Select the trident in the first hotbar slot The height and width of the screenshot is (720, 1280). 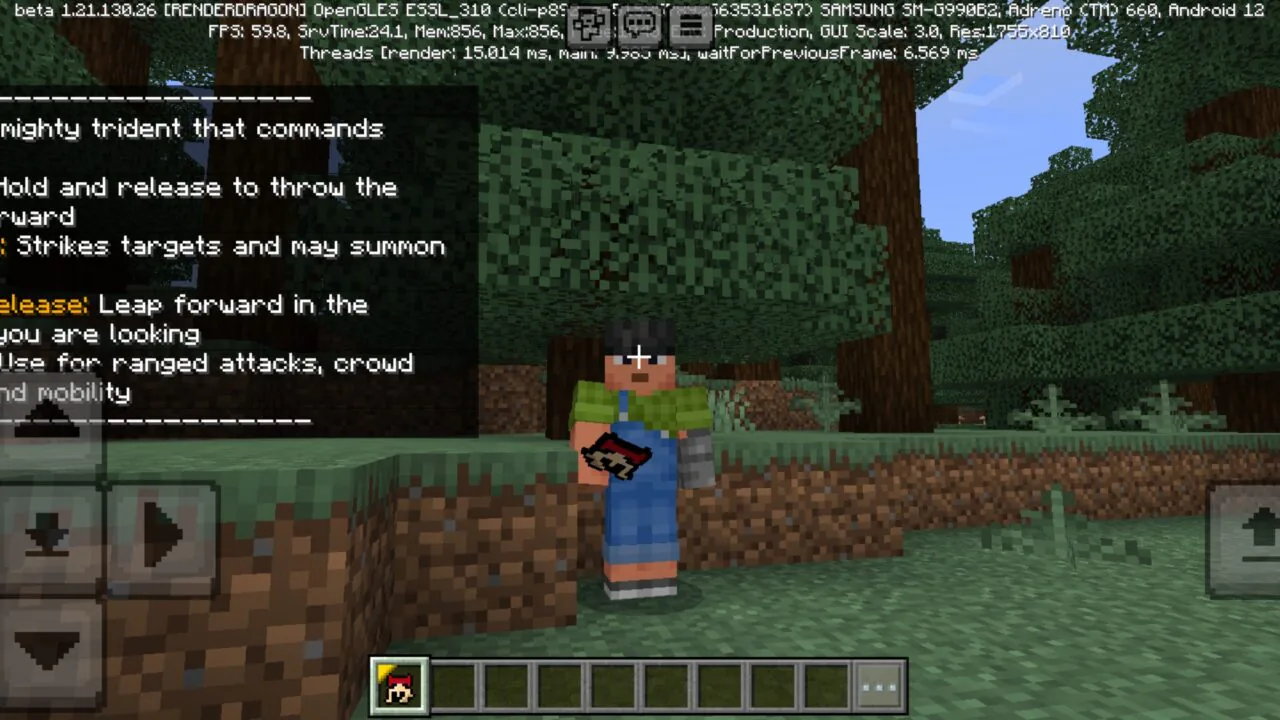tap(399, 684)
